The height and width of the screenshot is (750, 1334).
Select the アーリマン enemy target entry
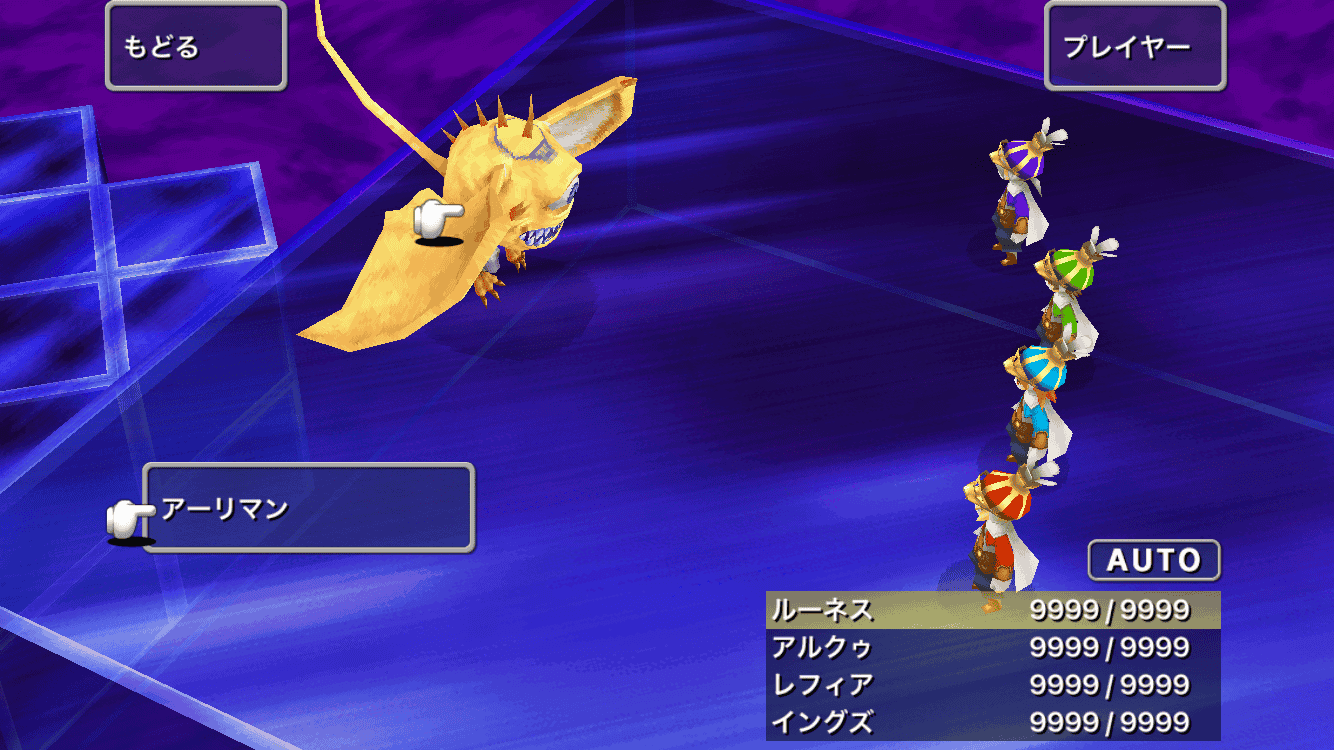click(x=308, y=508)
